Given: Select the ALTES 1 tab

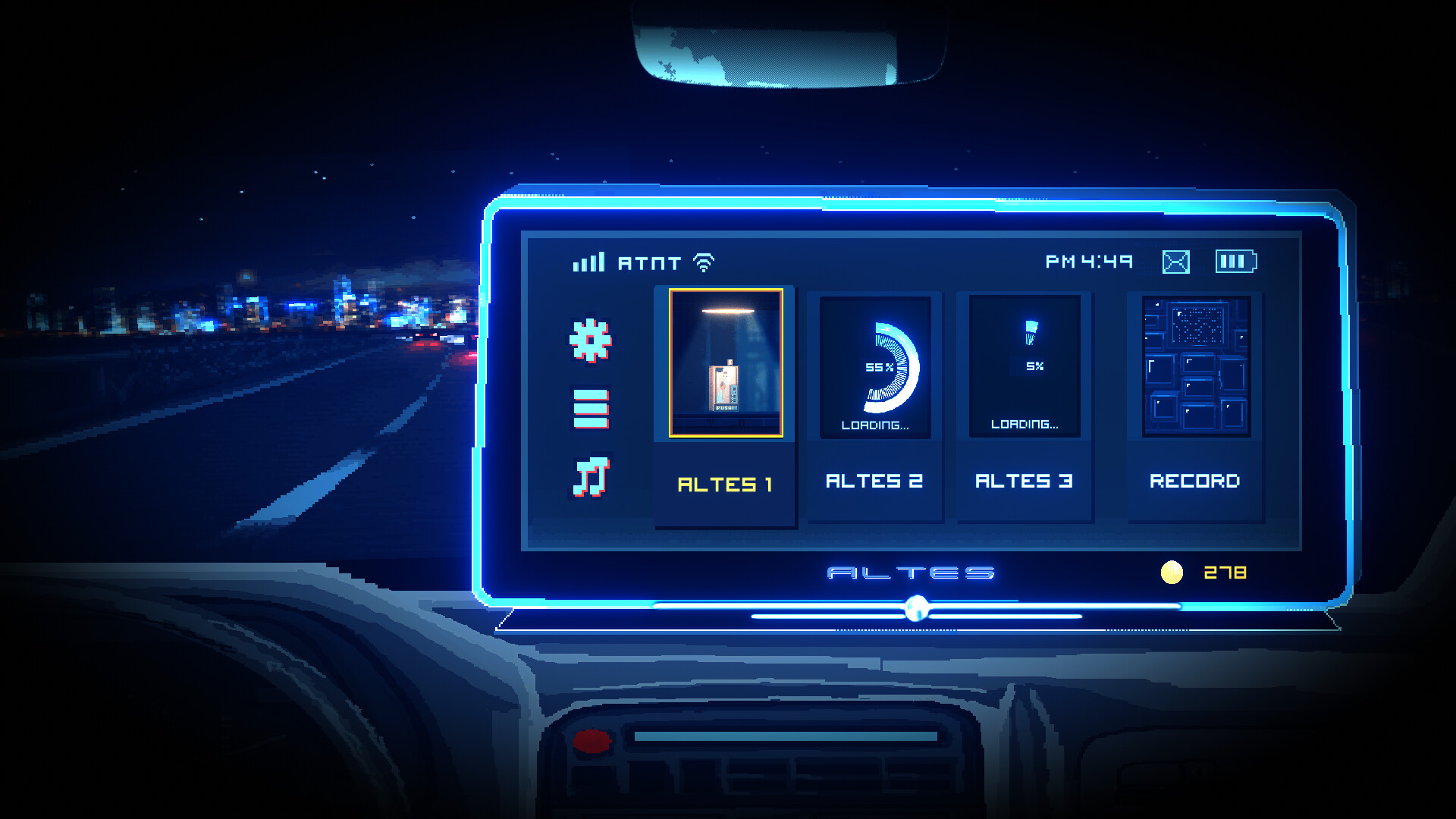Looking at the screenshot, I should pos(725,482).
